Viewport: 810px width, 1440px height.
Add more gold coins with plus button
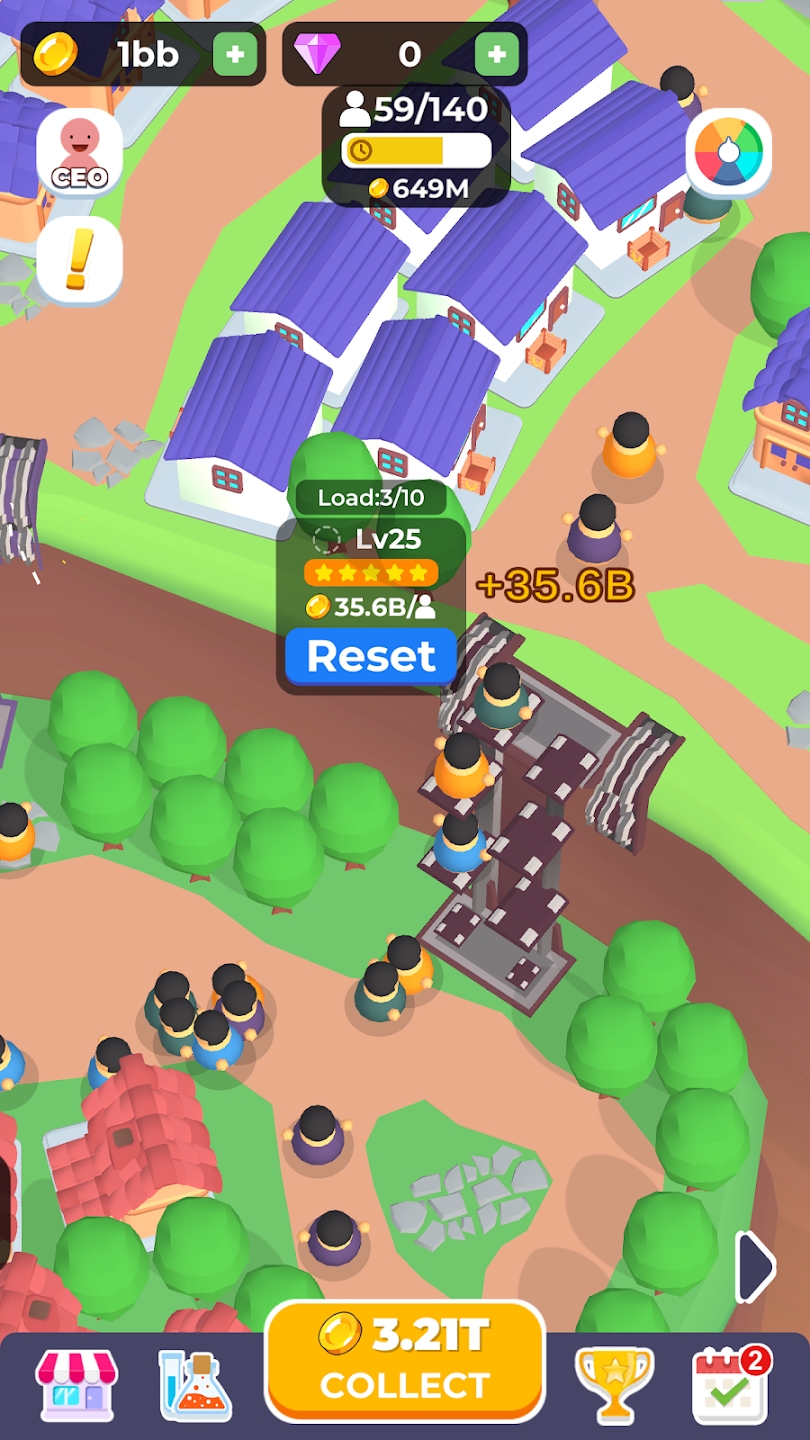tap(235, 54)
